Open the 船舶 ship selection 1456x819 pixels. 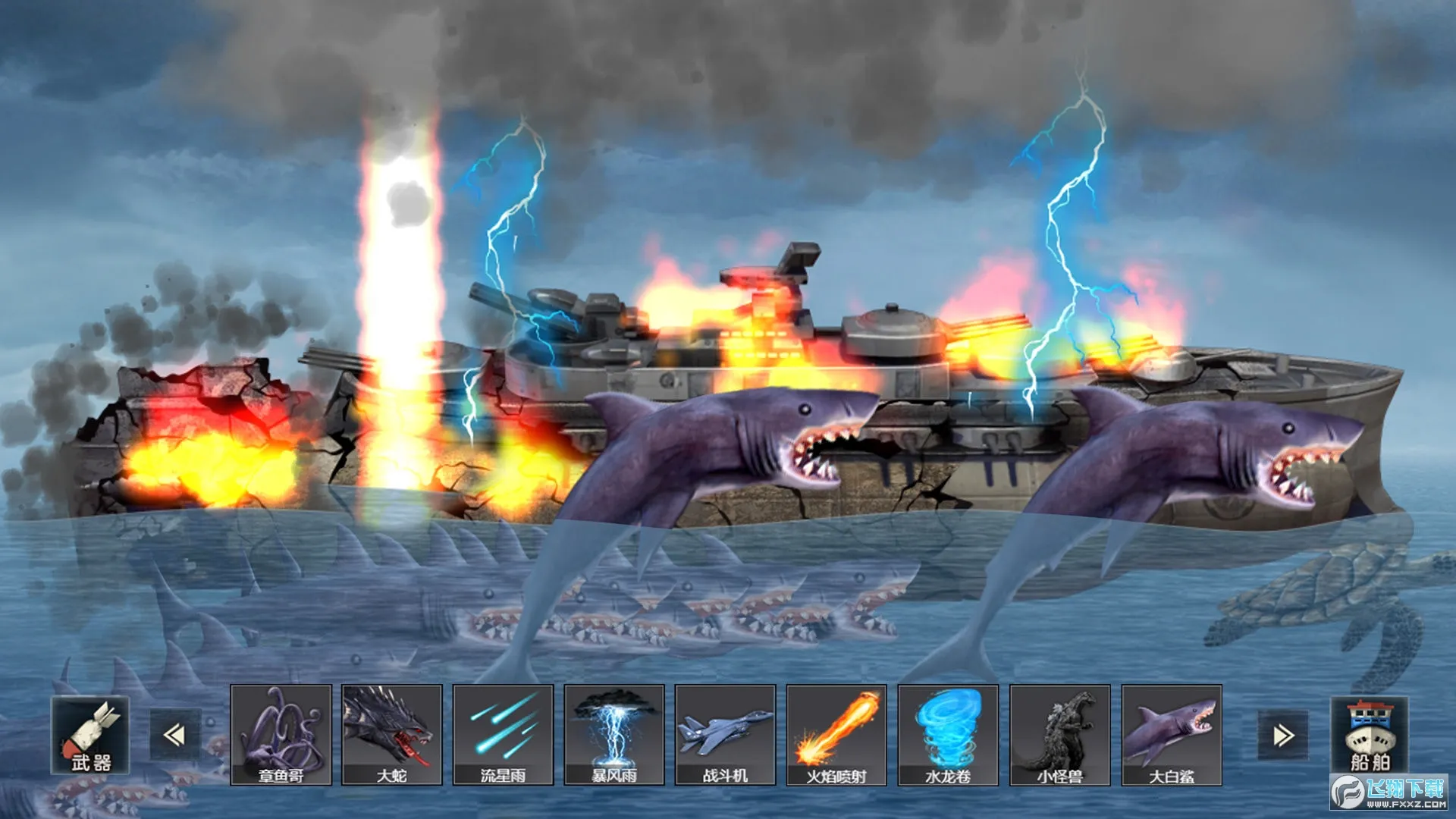[x=1370, y=735]
